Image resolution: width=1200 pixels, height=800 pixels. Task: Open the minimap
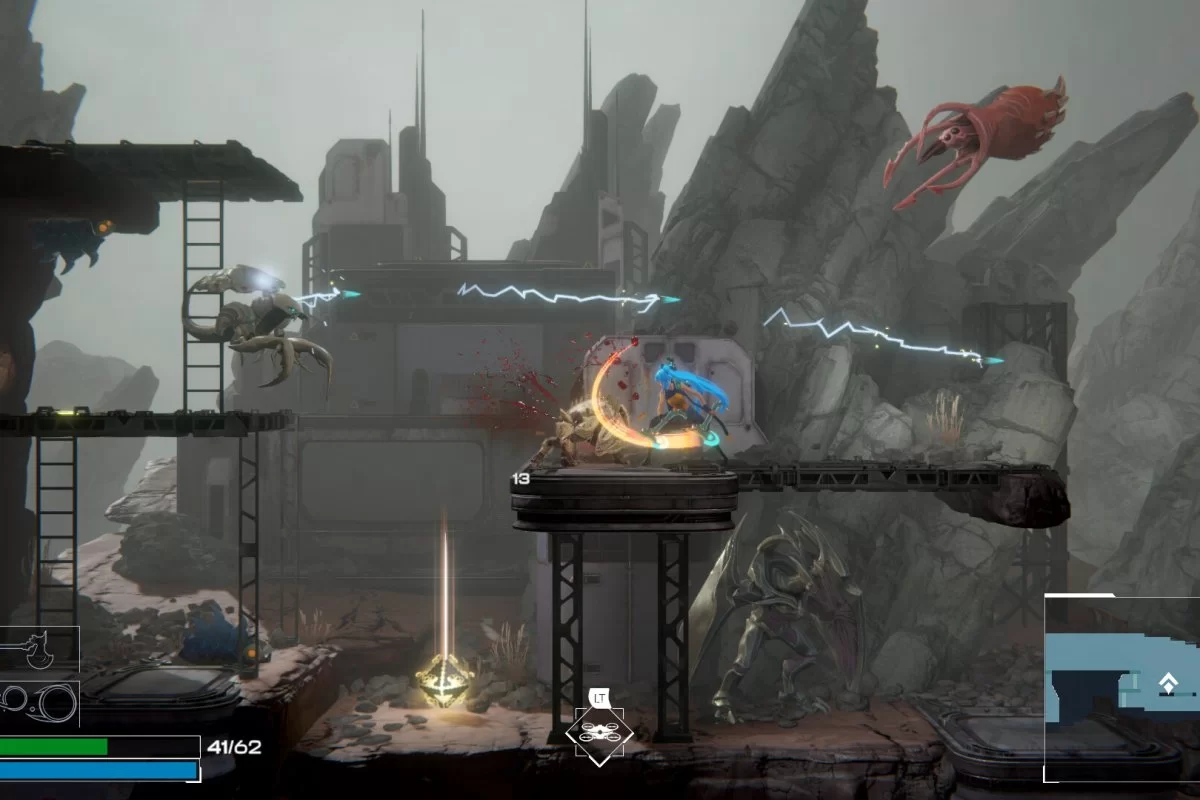pyautogui.click(x=1122, y=688)
